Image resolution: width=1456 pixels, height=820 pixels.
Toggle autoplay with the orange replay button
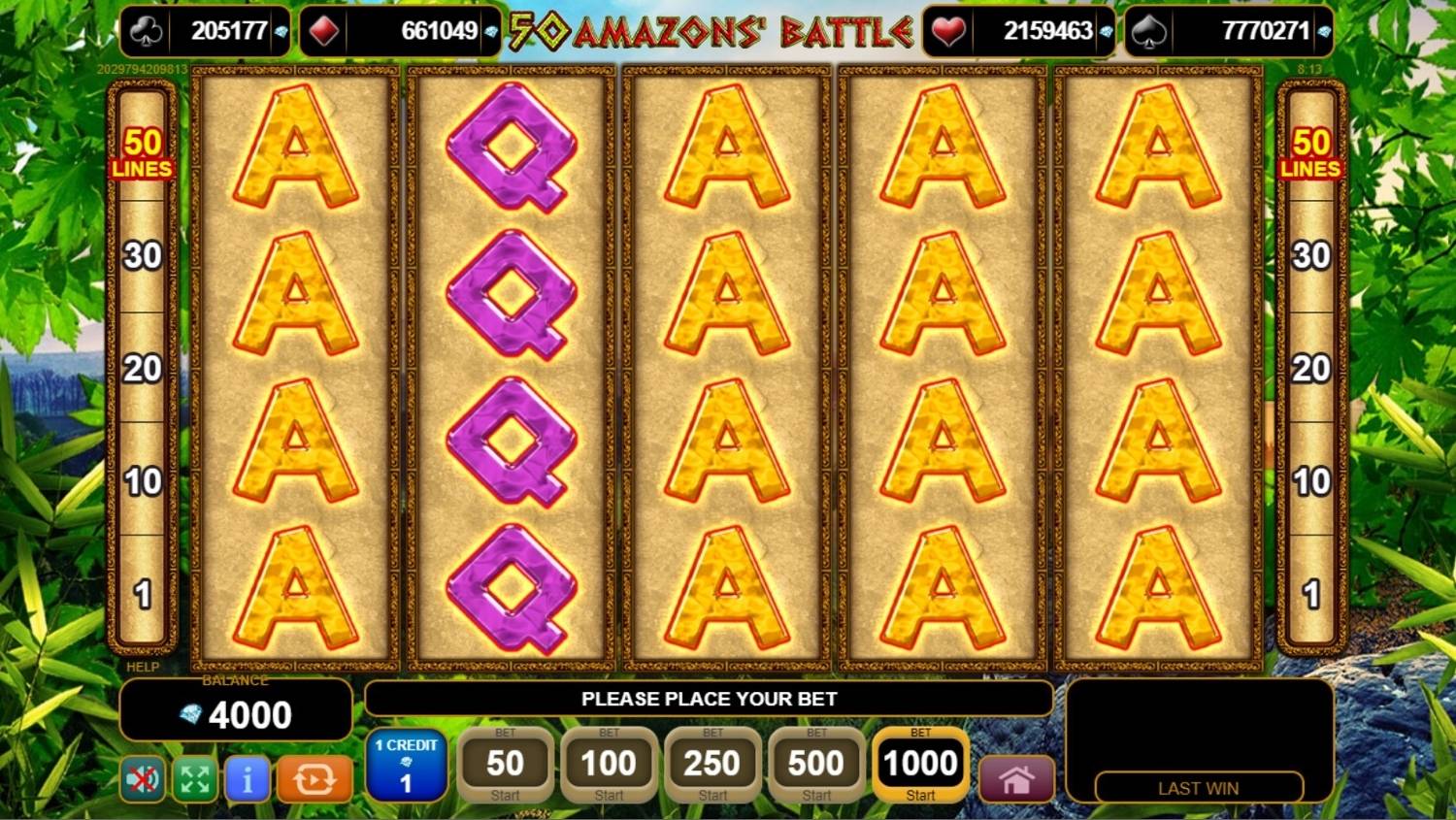point(315,779)
